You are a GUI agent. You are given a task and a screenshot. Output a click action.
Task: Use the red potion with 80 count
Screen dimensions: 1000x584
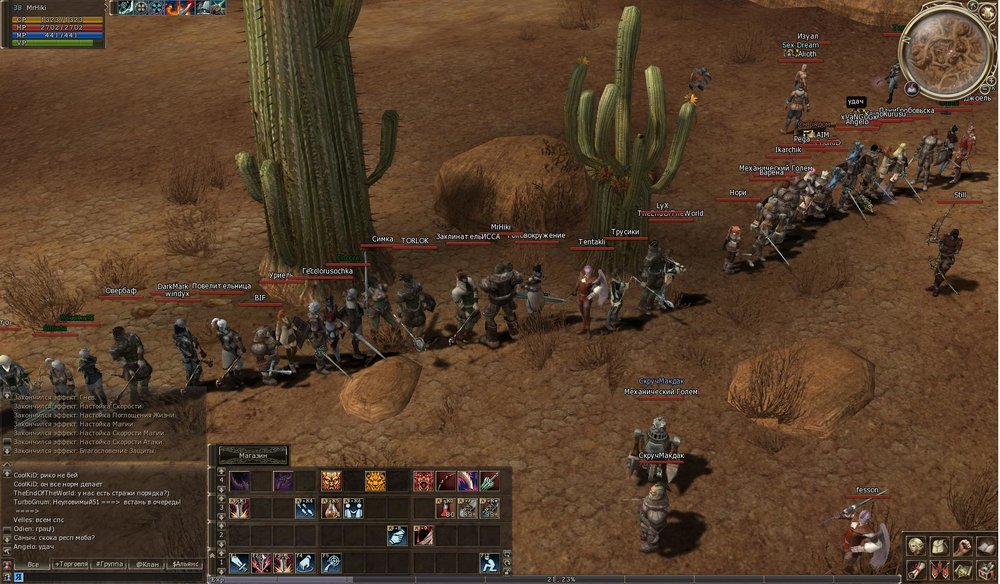tap(445, 509)
